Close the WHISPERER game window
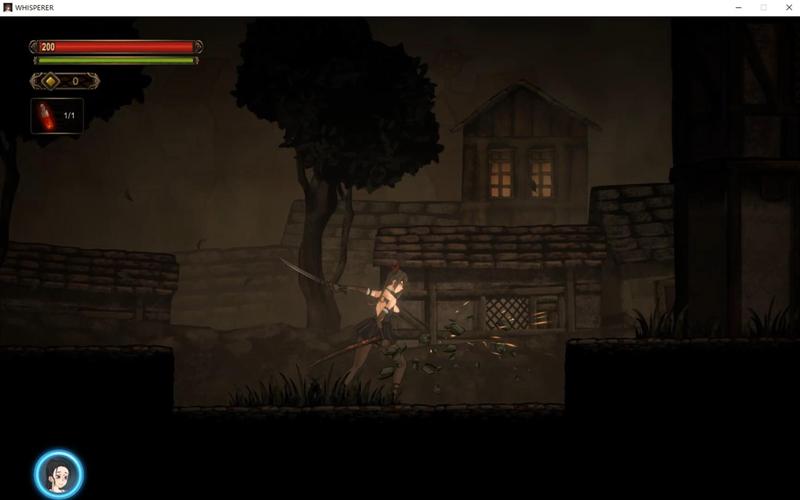 pyautogui.click(x=788, y=7)
